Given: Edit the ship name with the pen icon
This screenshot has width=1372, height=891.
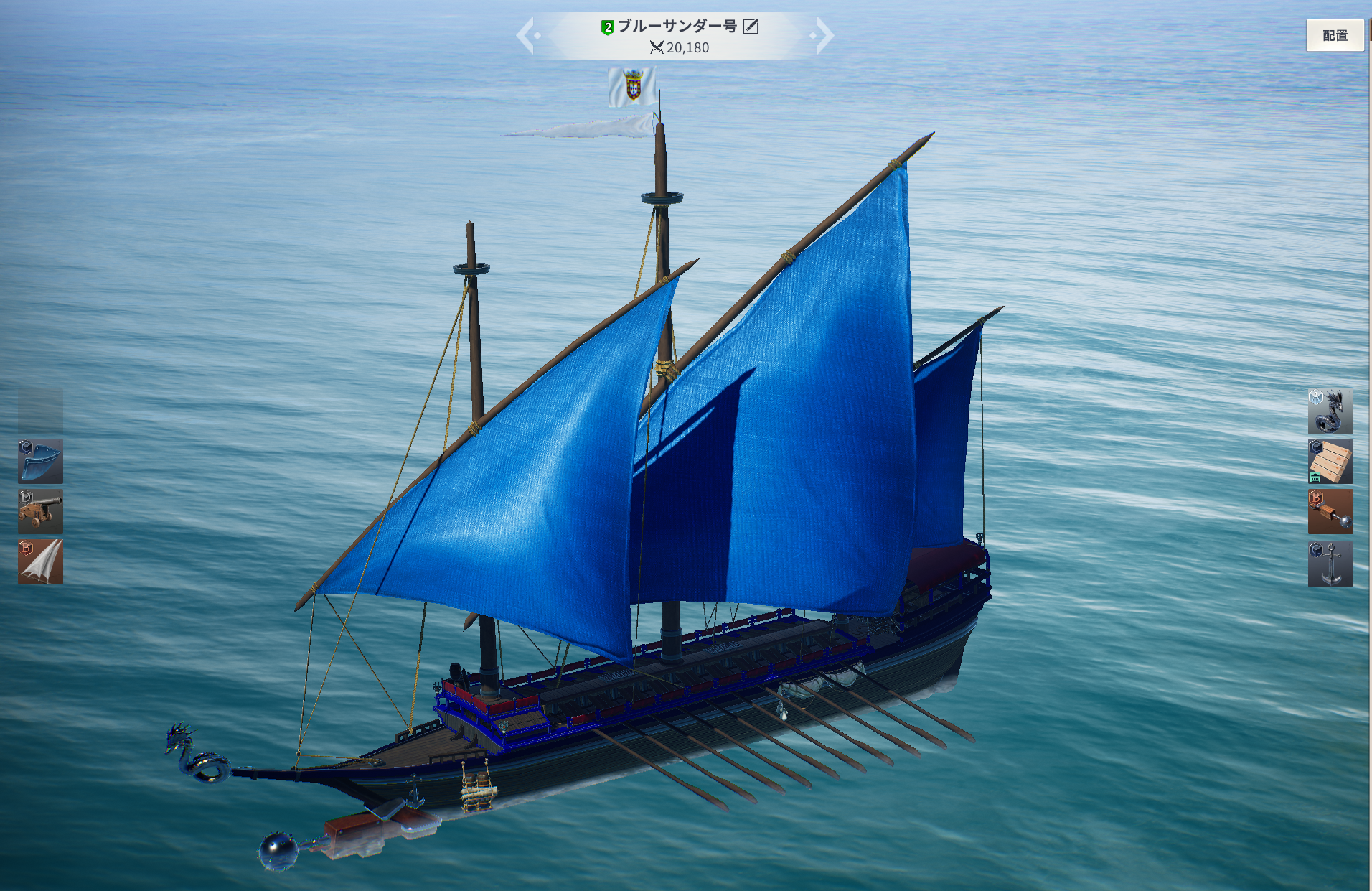Looking at the screenshot, I should pos(751,27).
